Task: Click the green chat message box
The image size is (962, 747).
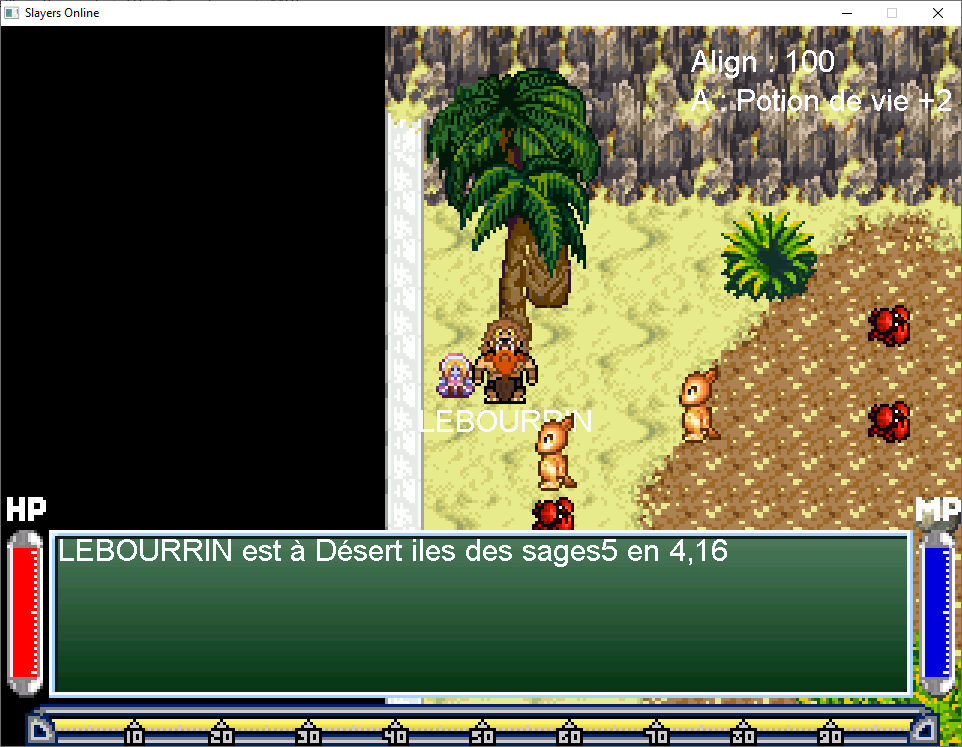Action: [x=481, y=613]
